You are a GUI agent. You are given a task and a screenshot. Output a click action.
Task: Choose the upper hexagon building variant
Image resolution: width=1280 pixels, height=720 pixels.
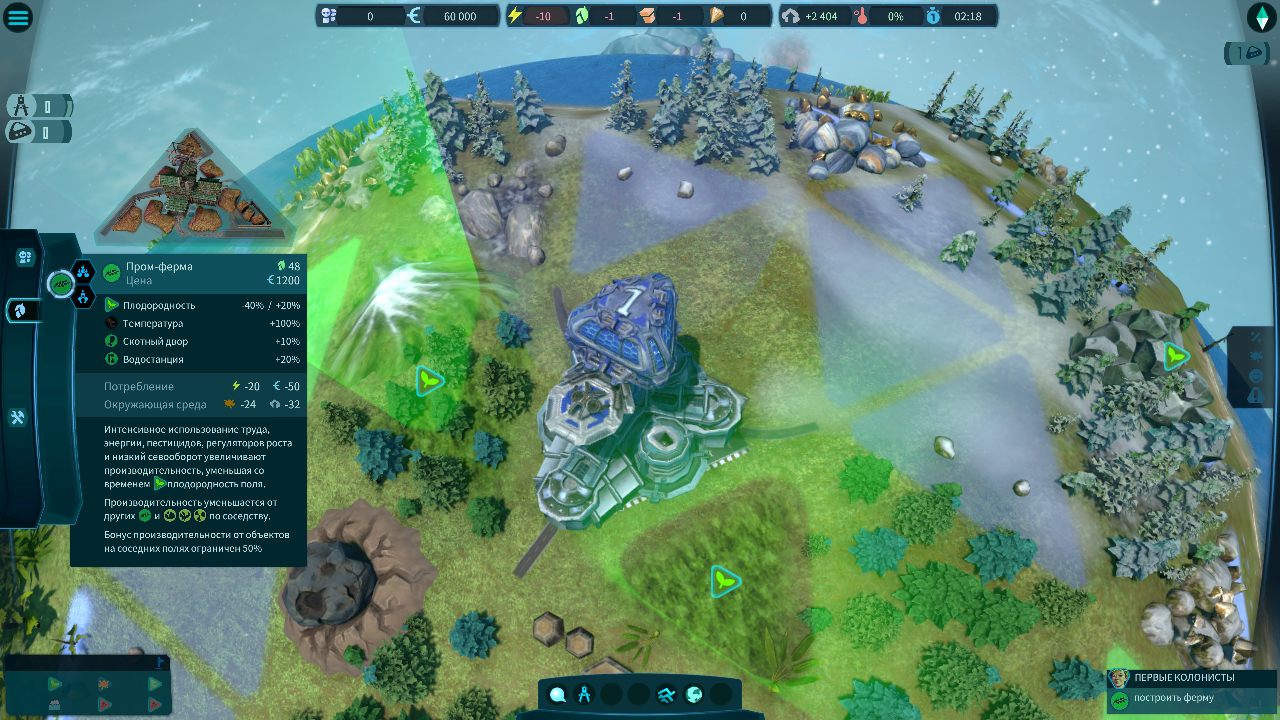click(x=84, y=271)
